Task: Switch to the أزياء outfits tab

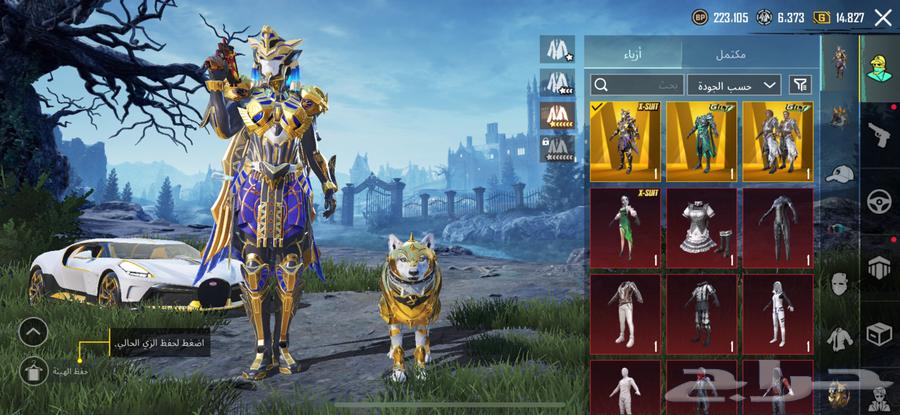Action: click(633, 54)
